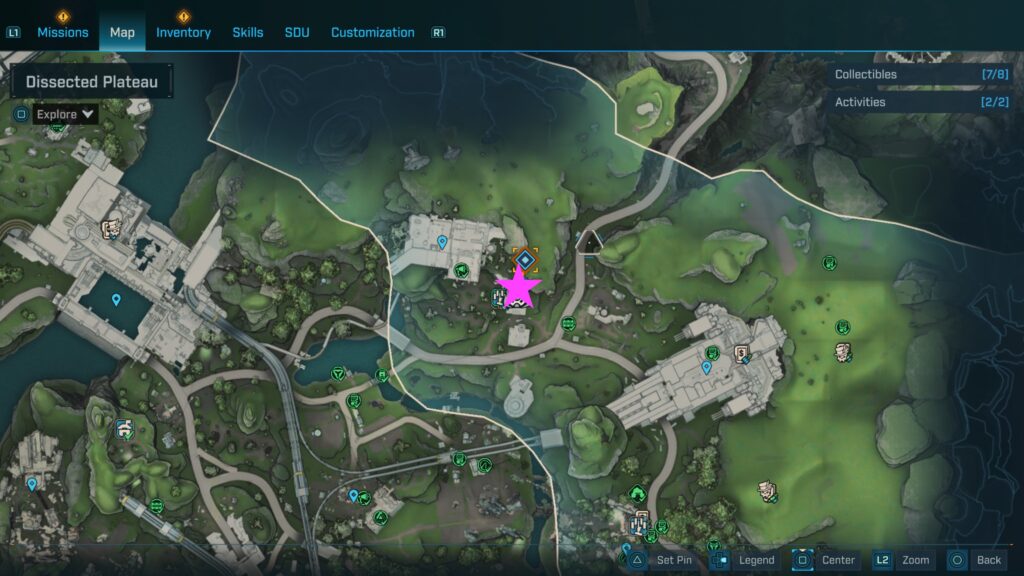Viewport: 1024px width, 576px height.
Task: Switch to the Customization tab
Action: coord(372,32)
